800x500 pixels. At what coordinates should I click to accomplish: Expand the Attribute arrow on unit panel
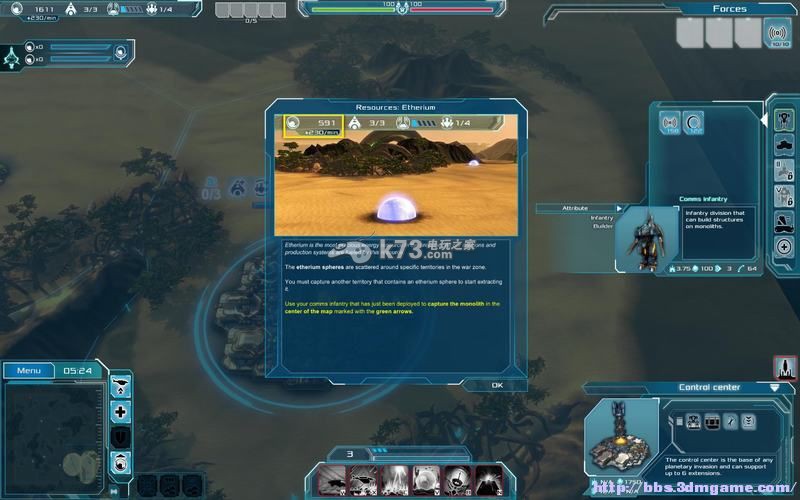(x=619, y=208)
